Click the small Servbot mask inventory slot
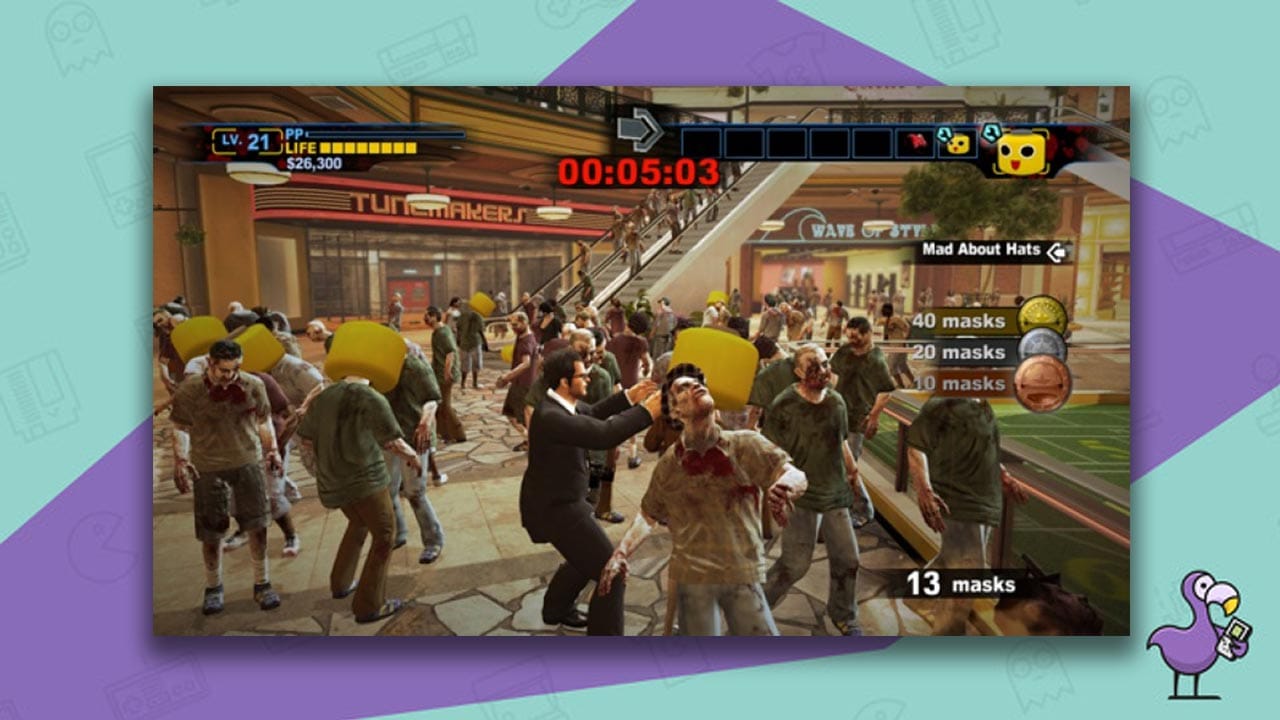The width and height of the screenshot is (1280, 720). coord(957,145)
